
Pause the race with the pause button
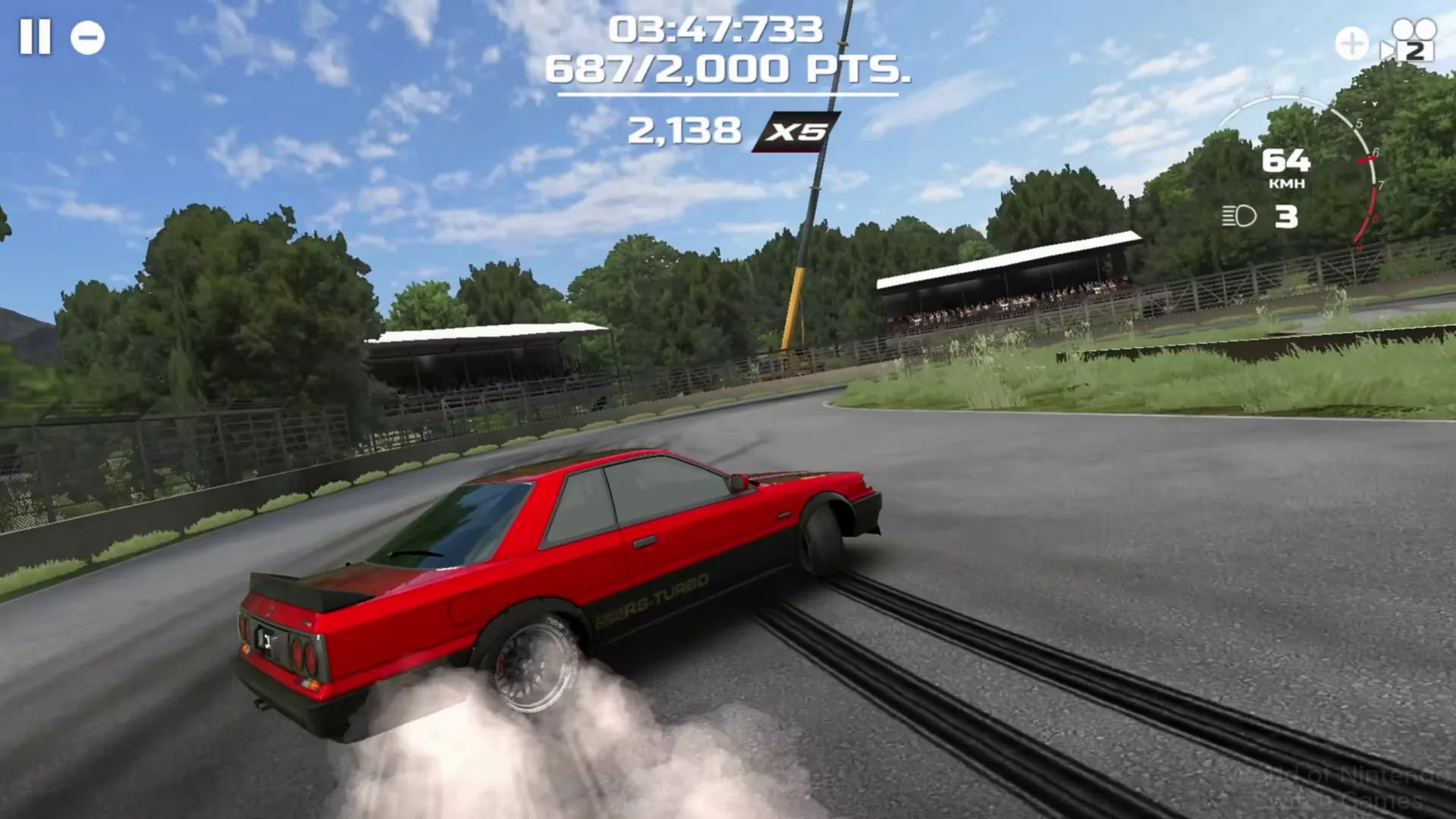click(36, 36)
